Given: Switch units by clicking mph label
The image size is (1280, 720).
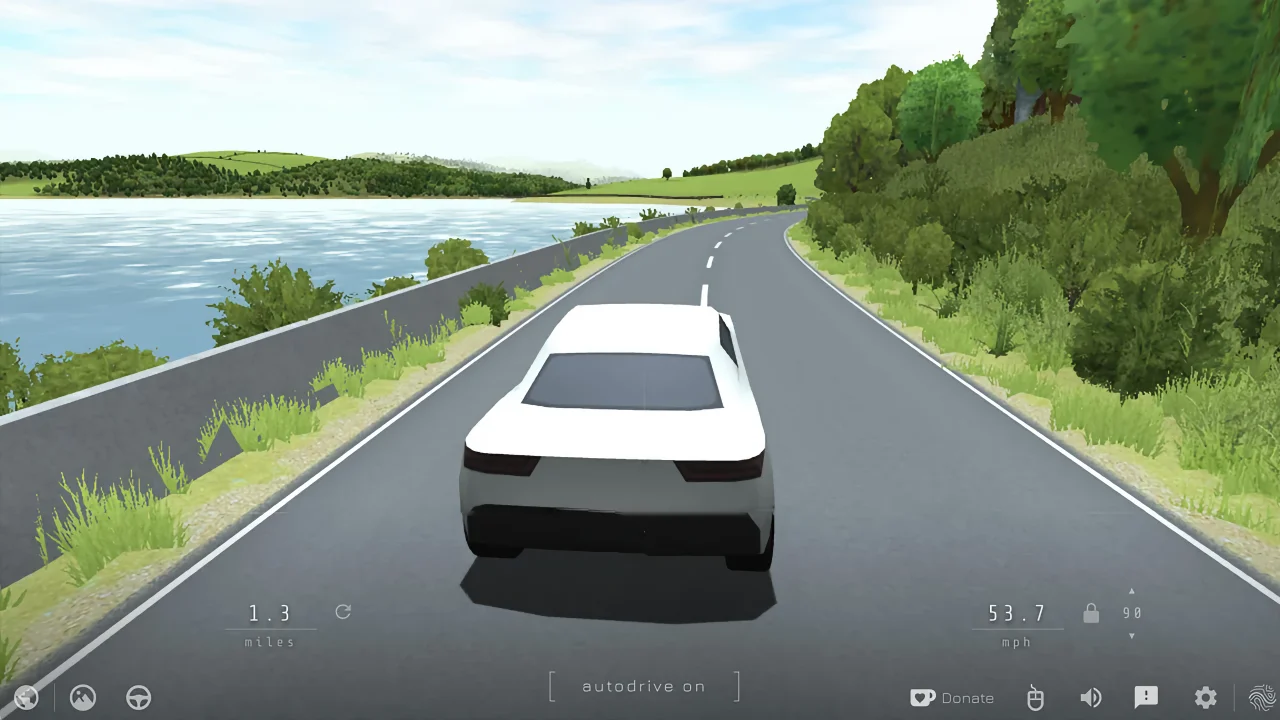Looking at the screenshot, I should (1016, 642).
